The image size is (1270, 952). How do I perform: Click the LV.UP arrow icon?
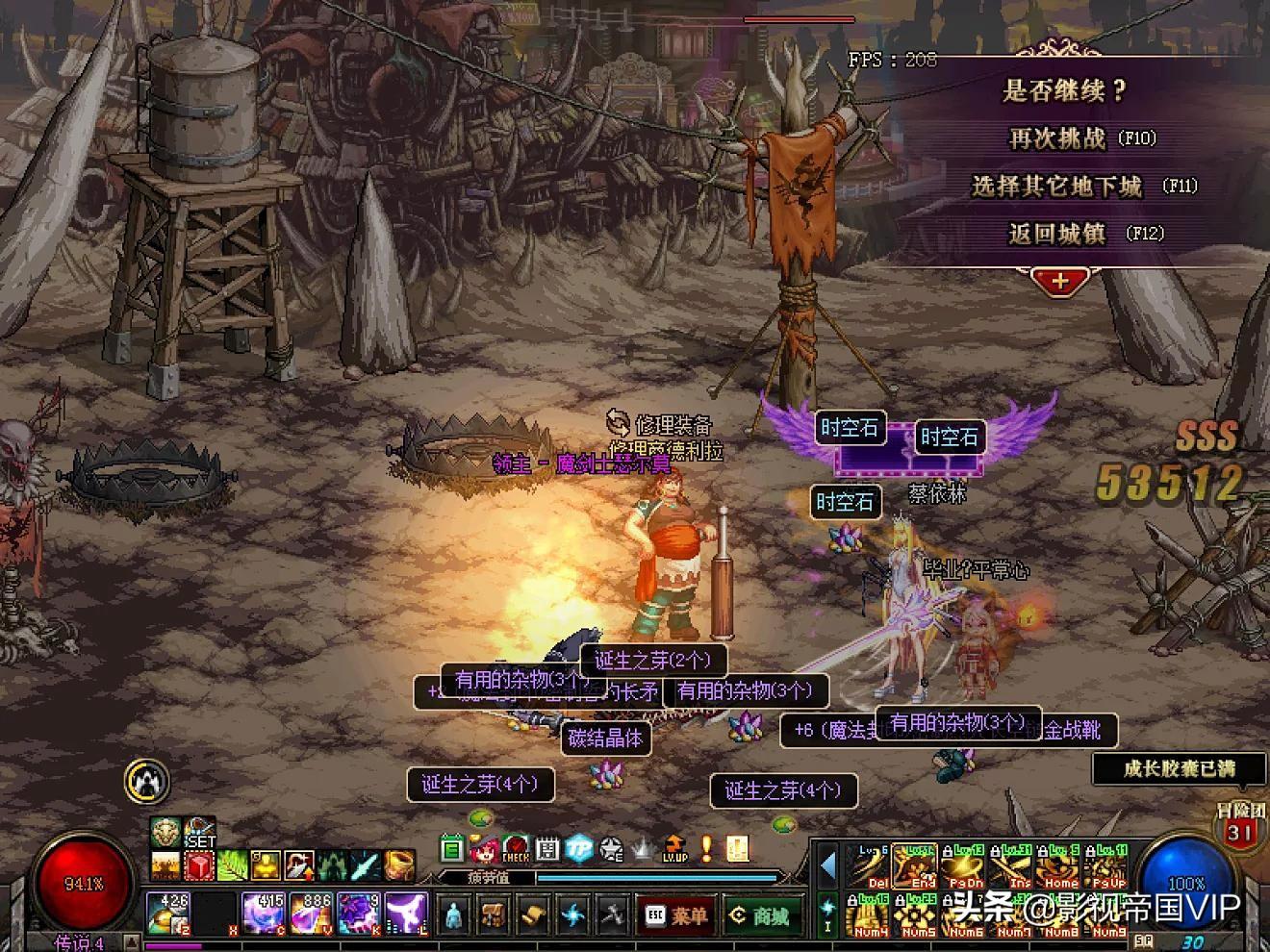[x=675, y=848]
